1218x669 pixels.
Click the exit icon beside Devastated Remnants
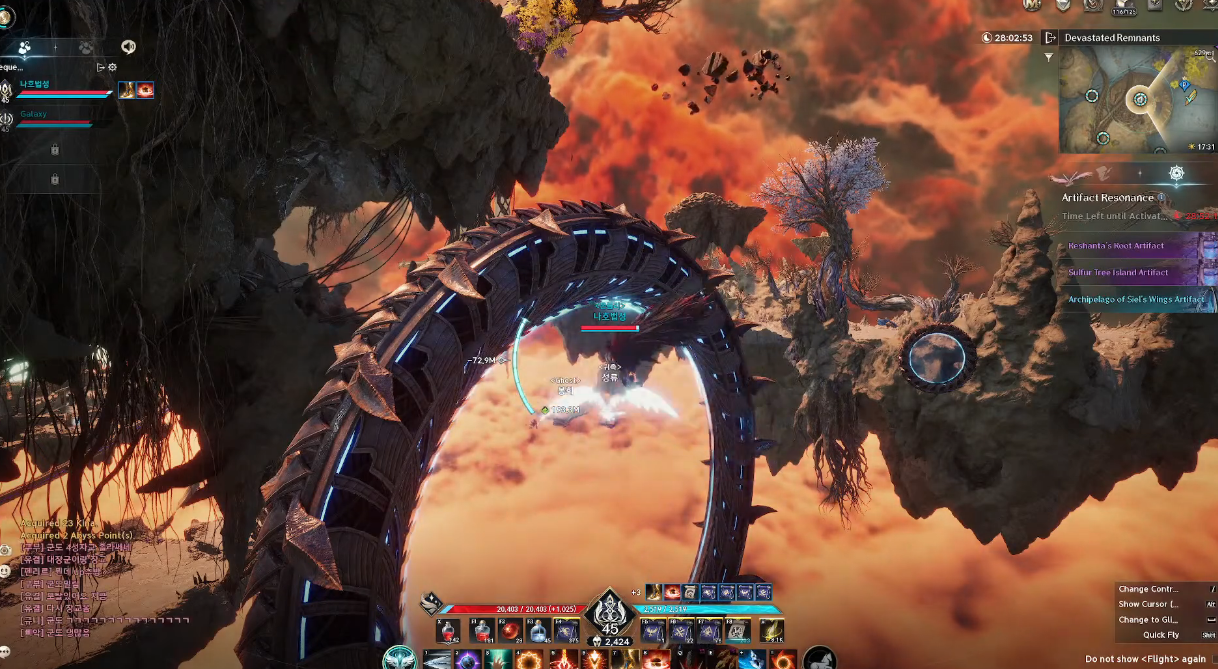tap(1050, 38)
